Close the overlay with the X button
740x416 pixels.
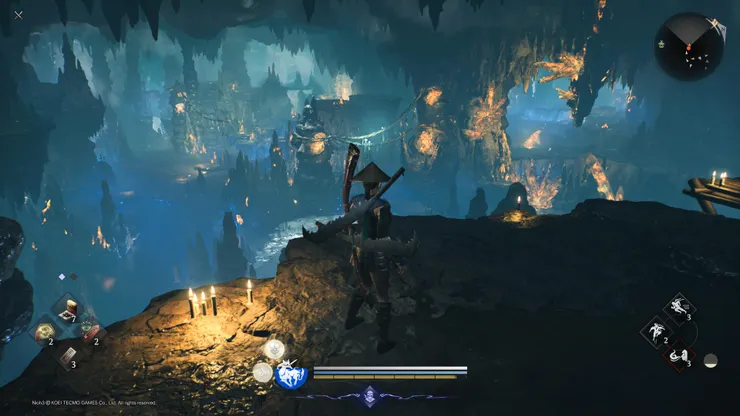(18, 15)
